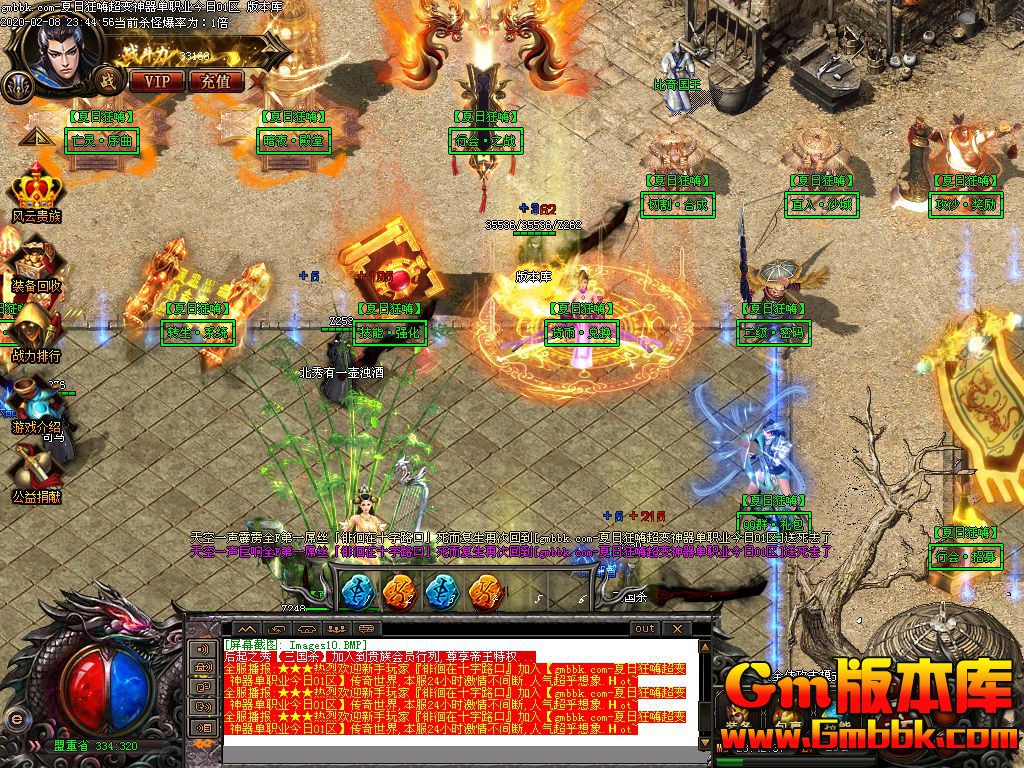
Task: Click the chat panel's out button
Action: click(645, 628)
